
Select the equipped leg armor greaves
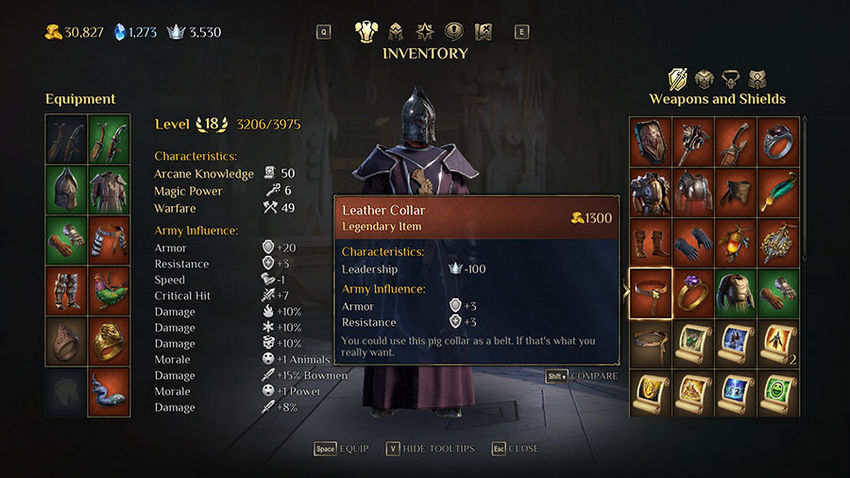tap(66, 291)
